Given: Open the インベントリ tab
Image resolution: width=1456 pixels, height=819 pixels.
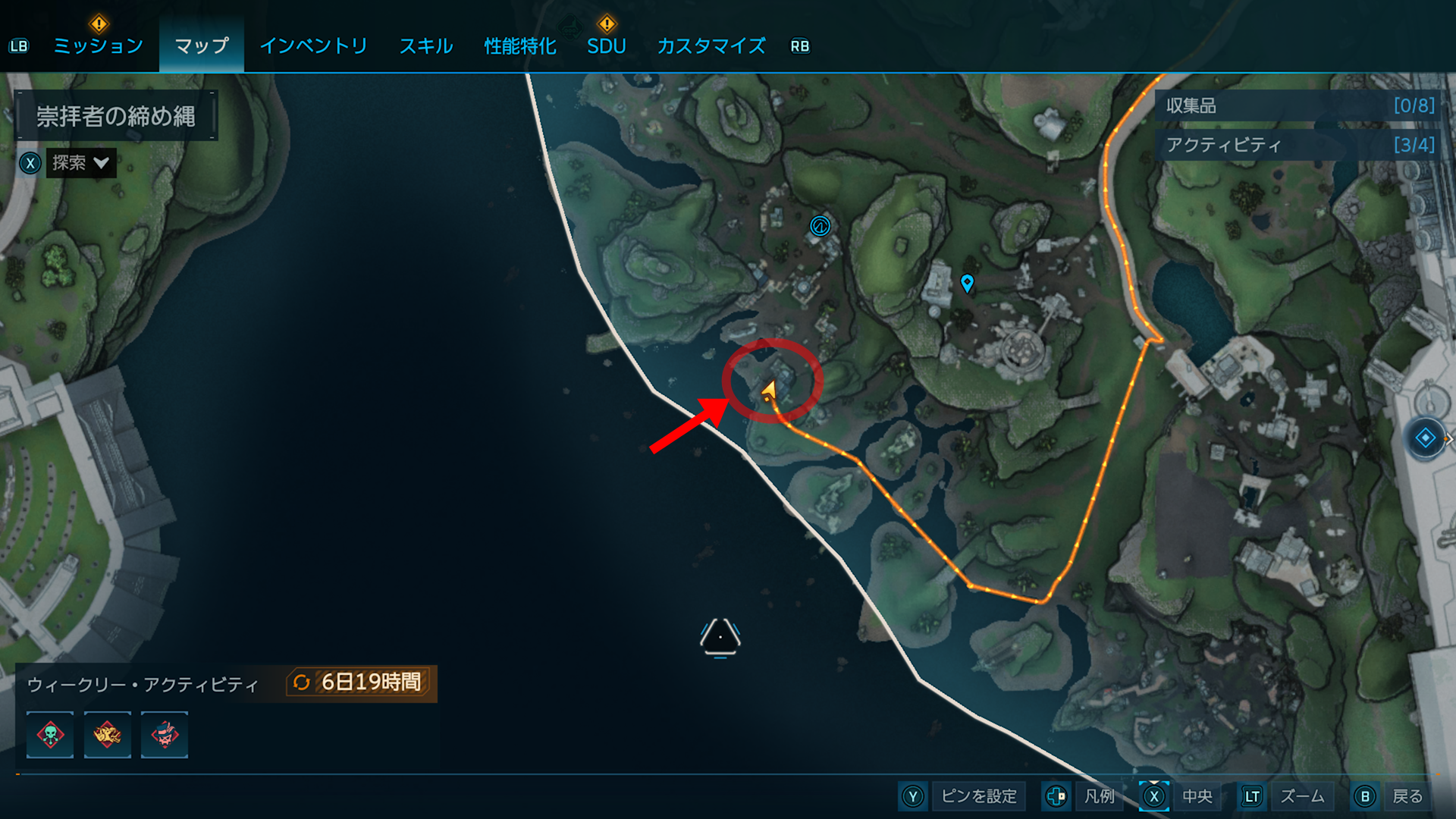Looking at the screenshot, I should pyautogui.click(x=313, y=46).
